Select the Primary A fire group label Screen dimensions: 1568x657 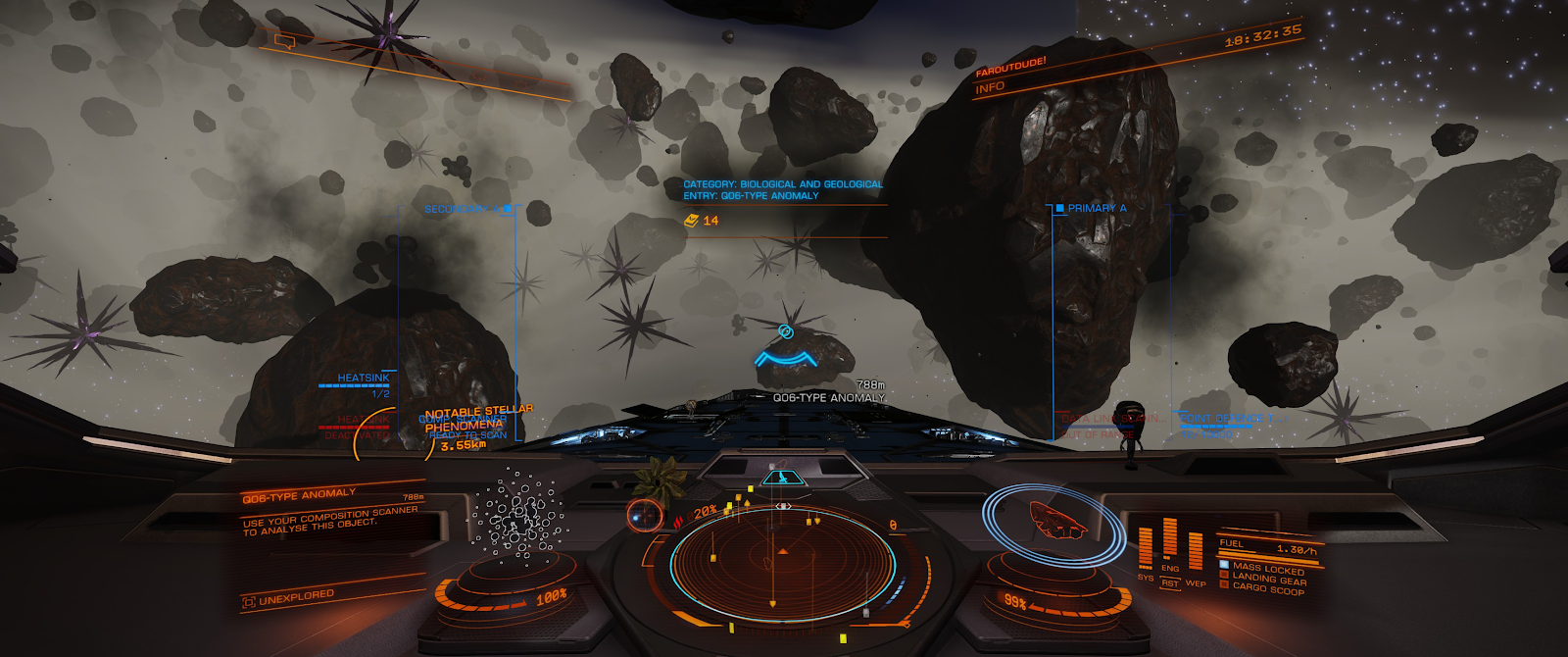[x=1097, y=208]
